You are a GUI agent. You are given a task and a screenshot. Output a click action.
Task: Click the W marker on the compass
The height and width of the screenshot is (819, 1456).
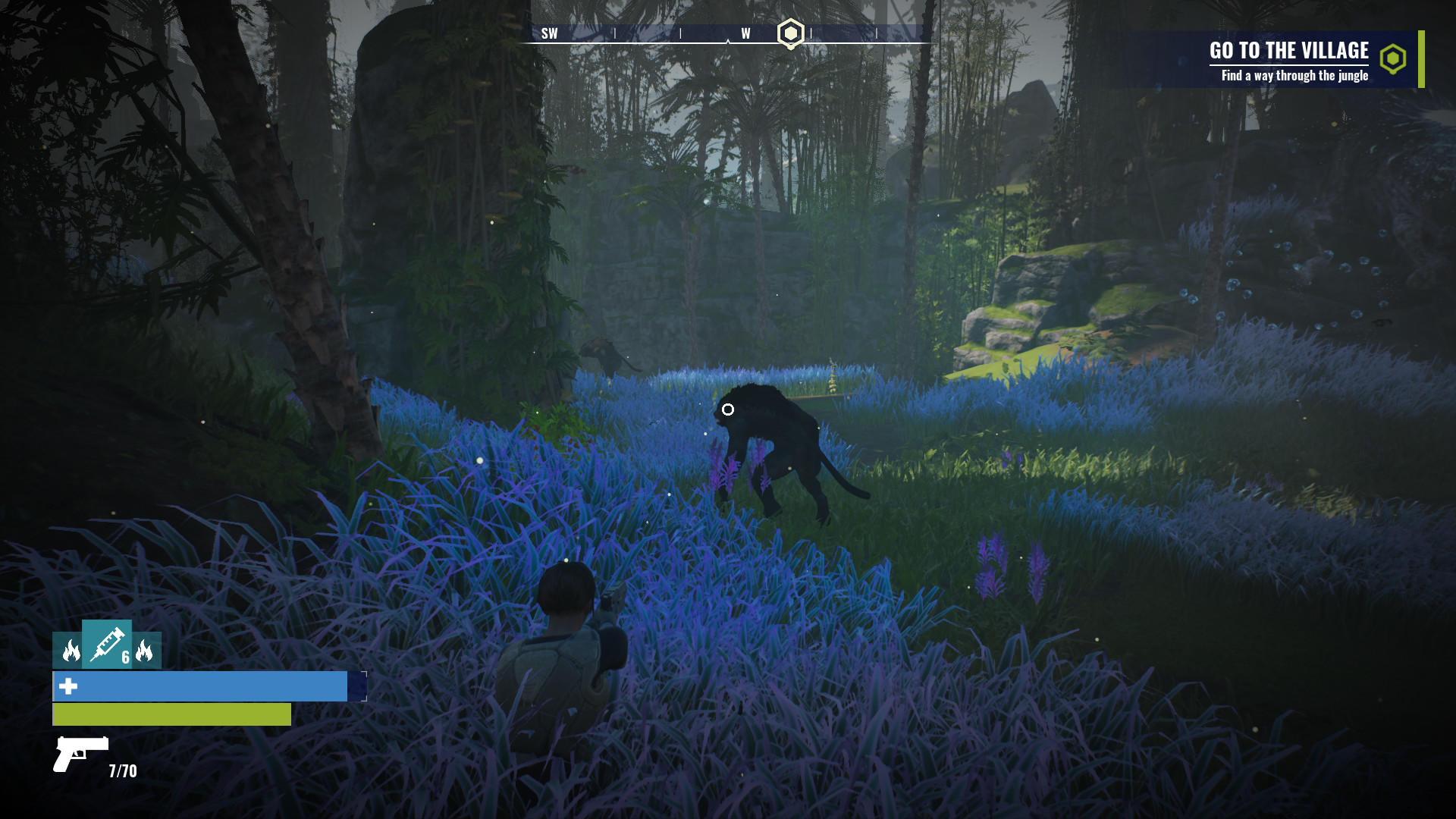point(745,33)
